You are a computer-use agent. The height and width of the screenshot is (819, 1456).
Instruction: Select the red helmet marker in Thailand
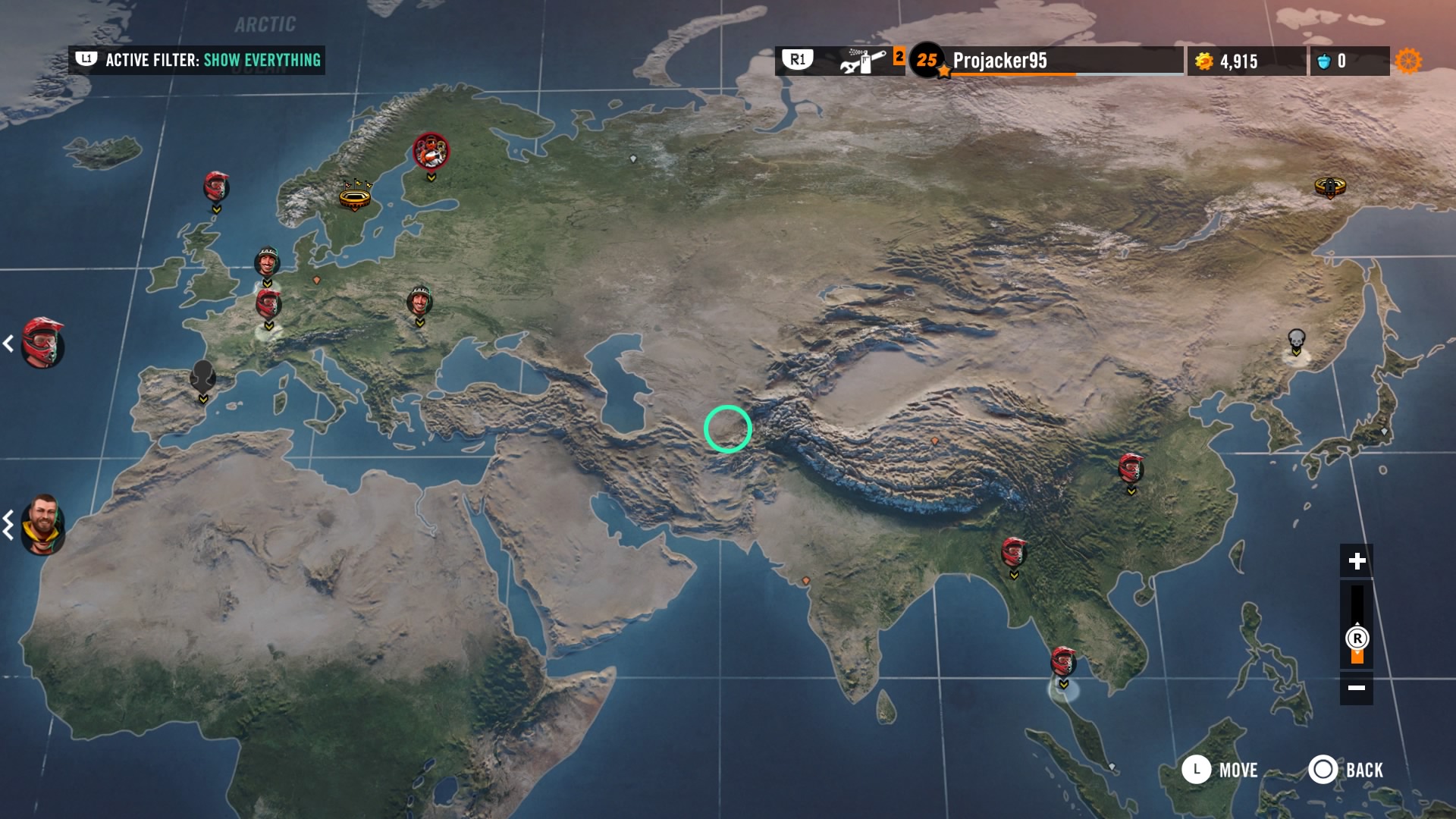pos(1063,661)
